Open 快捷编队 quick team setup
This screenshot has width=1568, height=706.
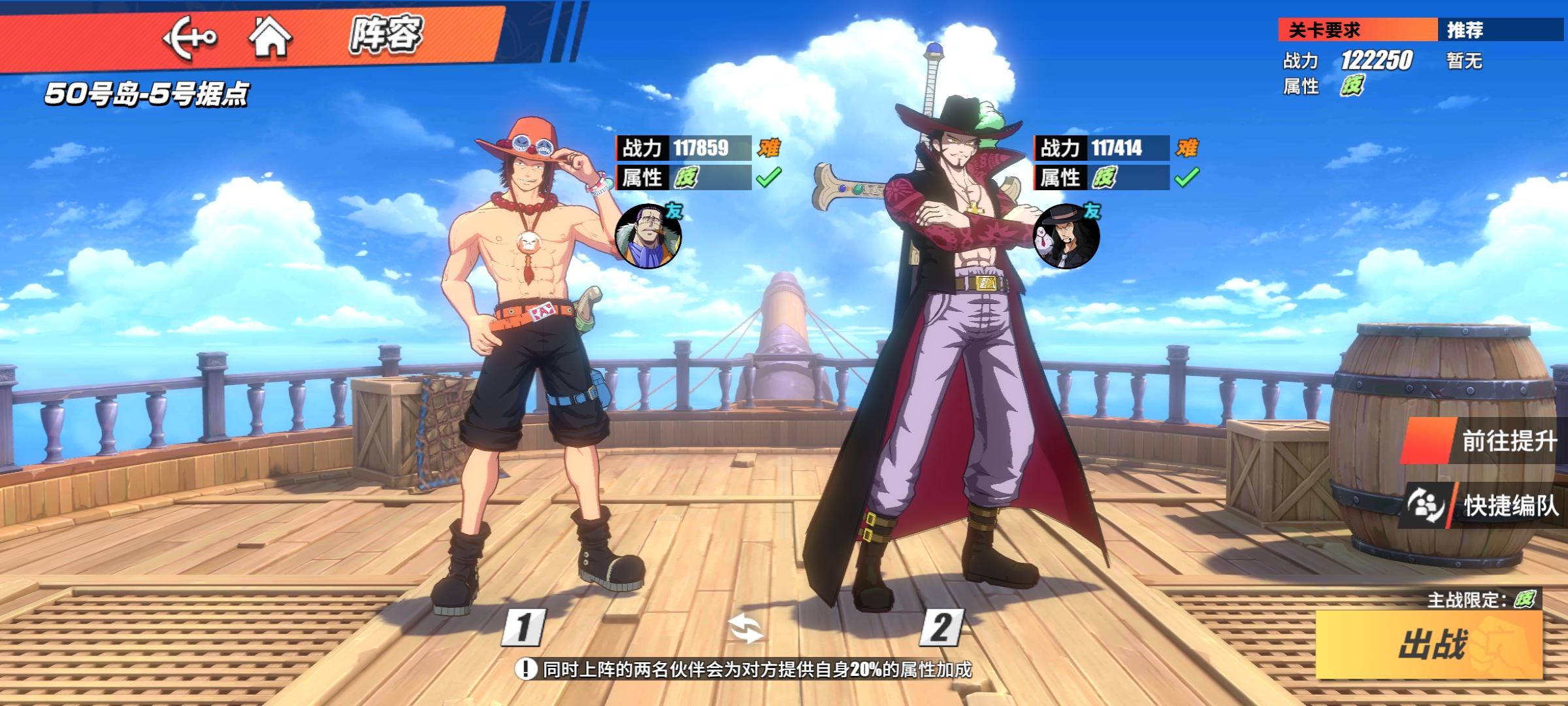(x=1483, y=505)
